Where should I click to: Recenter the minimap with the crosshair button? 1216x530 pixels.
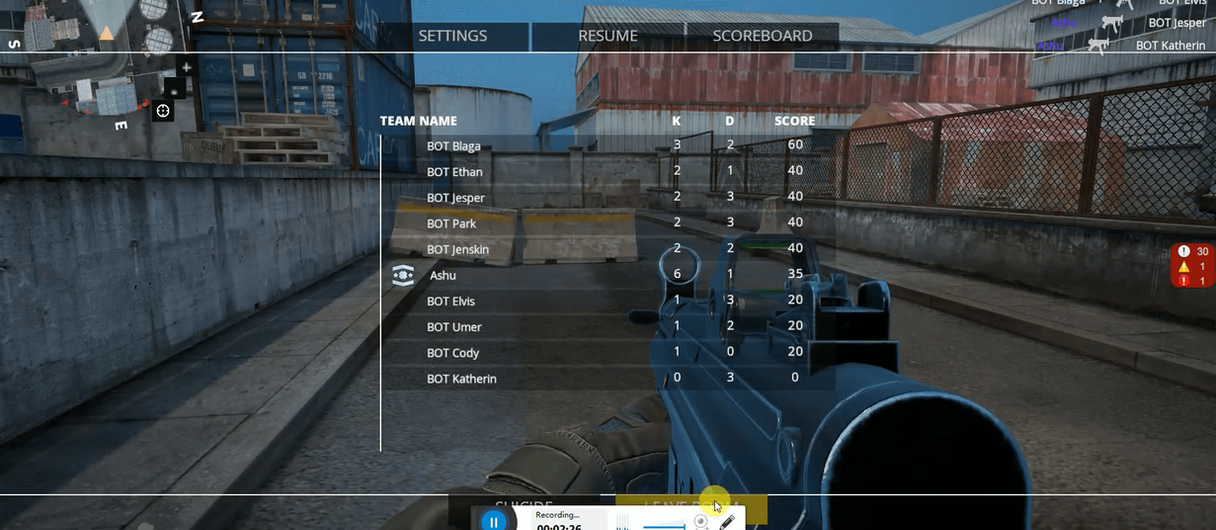[163, 110]
